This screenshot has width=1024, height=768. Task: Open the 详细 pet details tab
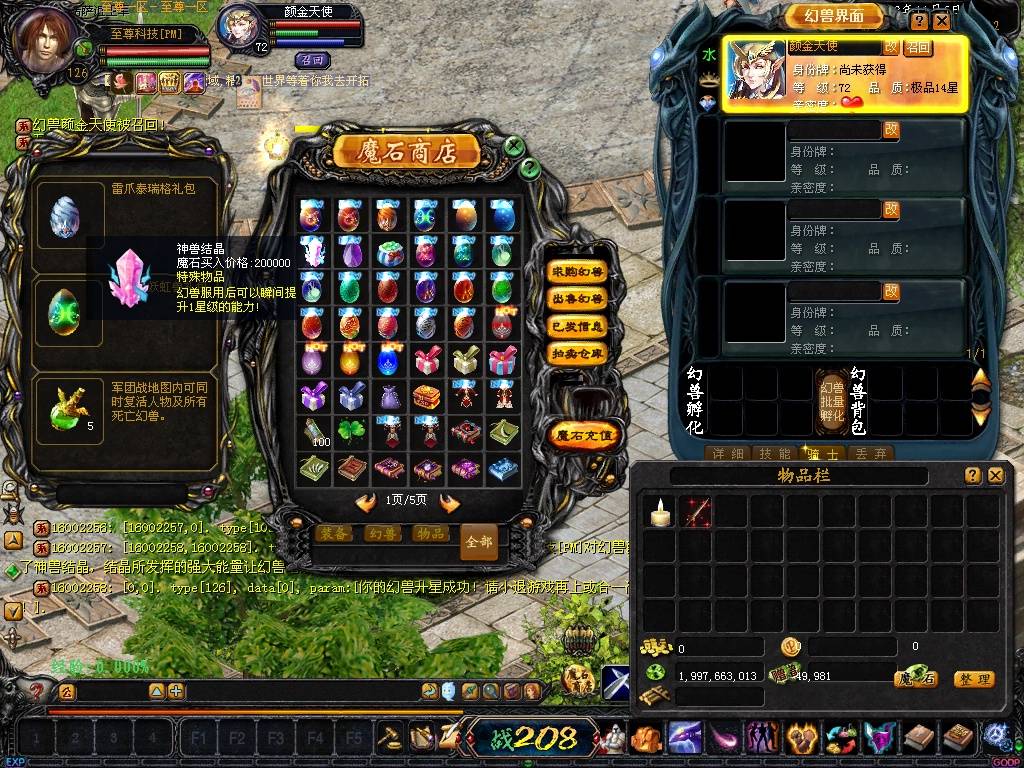pos(727,453)
